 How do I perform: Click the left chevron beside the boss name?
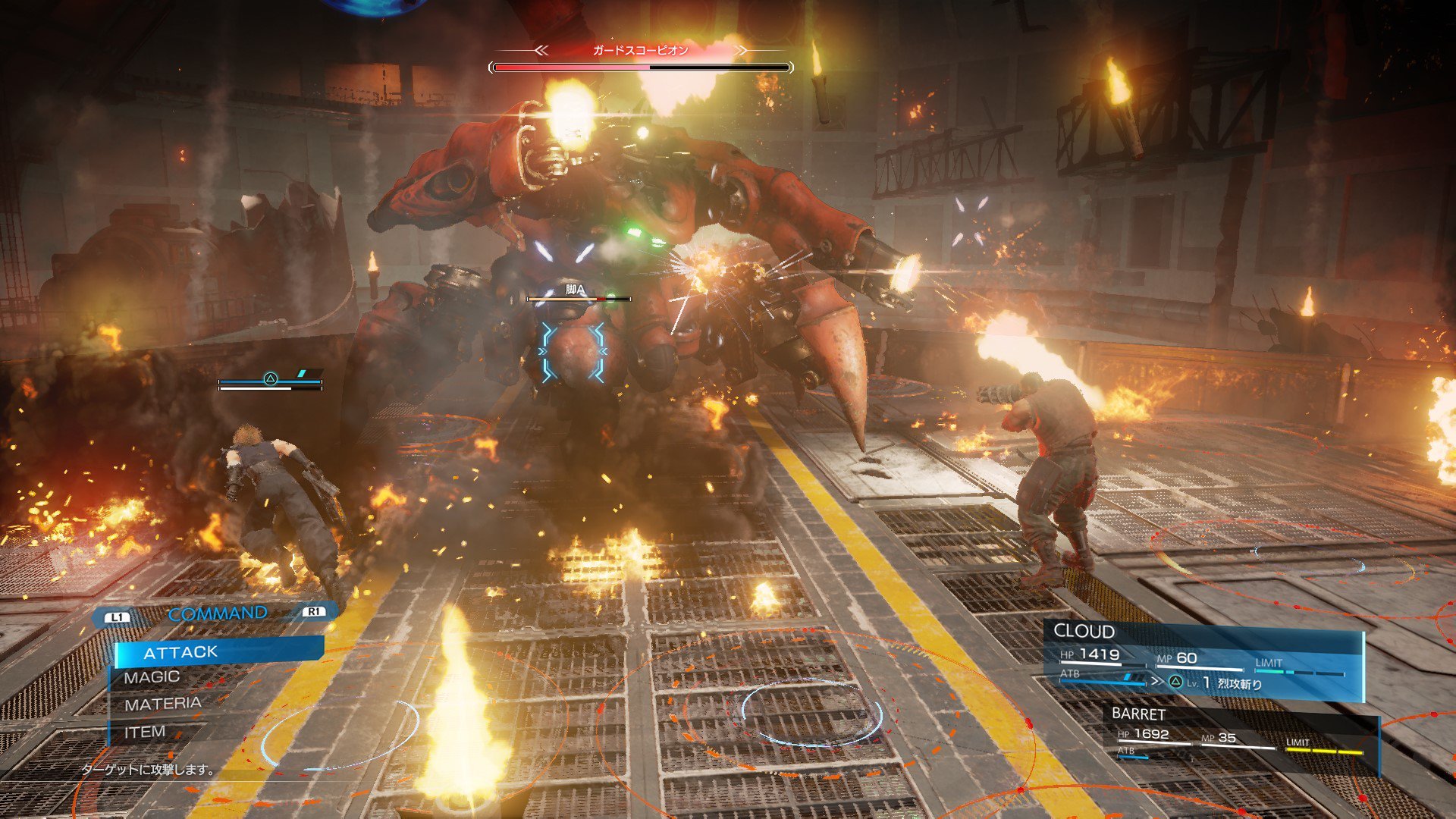[541, 50]
